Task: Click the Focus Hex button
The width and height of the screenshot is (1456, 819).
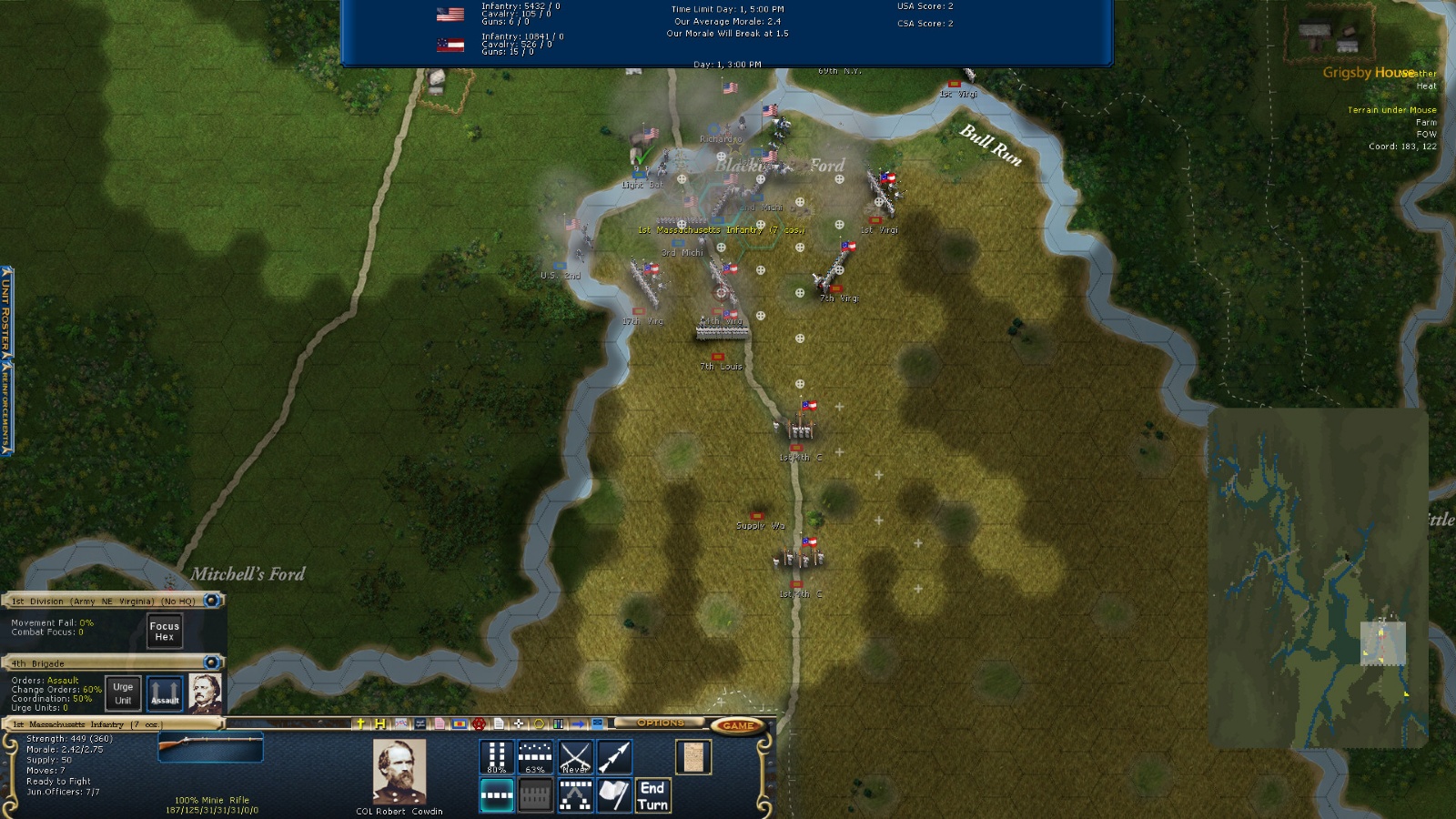Action: point(165,631)
